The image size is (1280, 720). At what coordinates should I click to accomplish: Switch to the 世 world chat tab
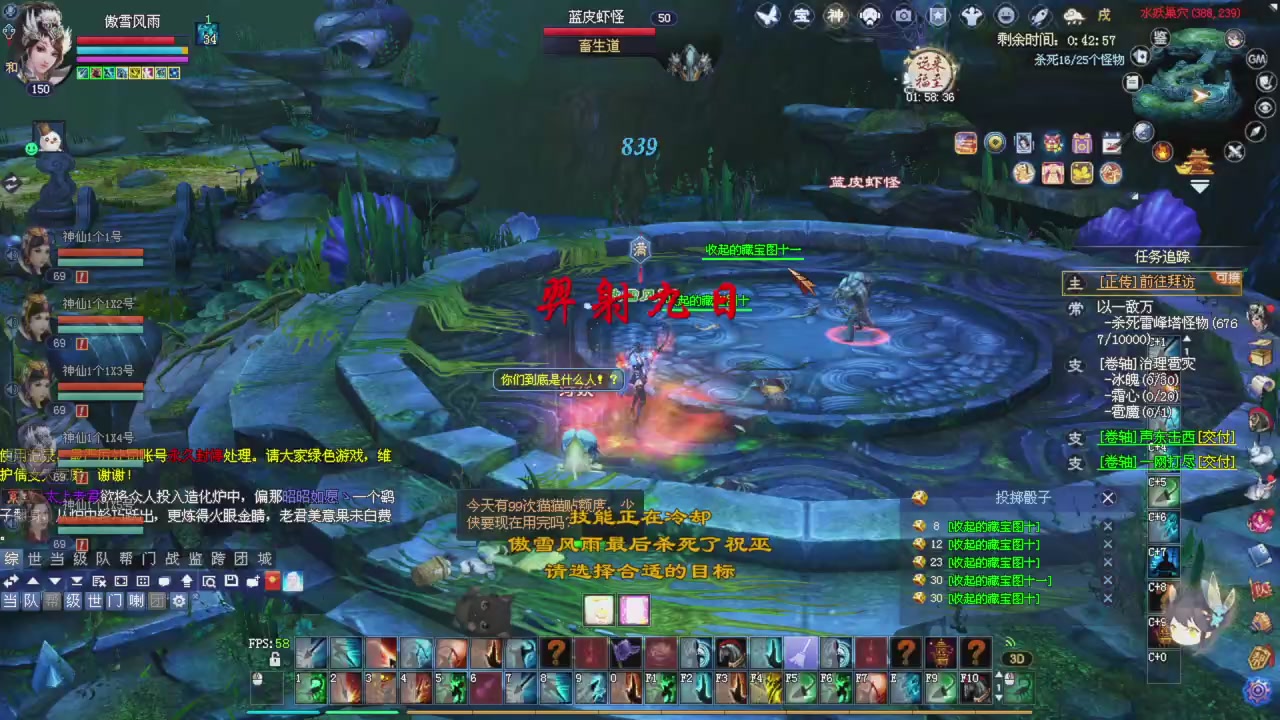coord(33,558)
